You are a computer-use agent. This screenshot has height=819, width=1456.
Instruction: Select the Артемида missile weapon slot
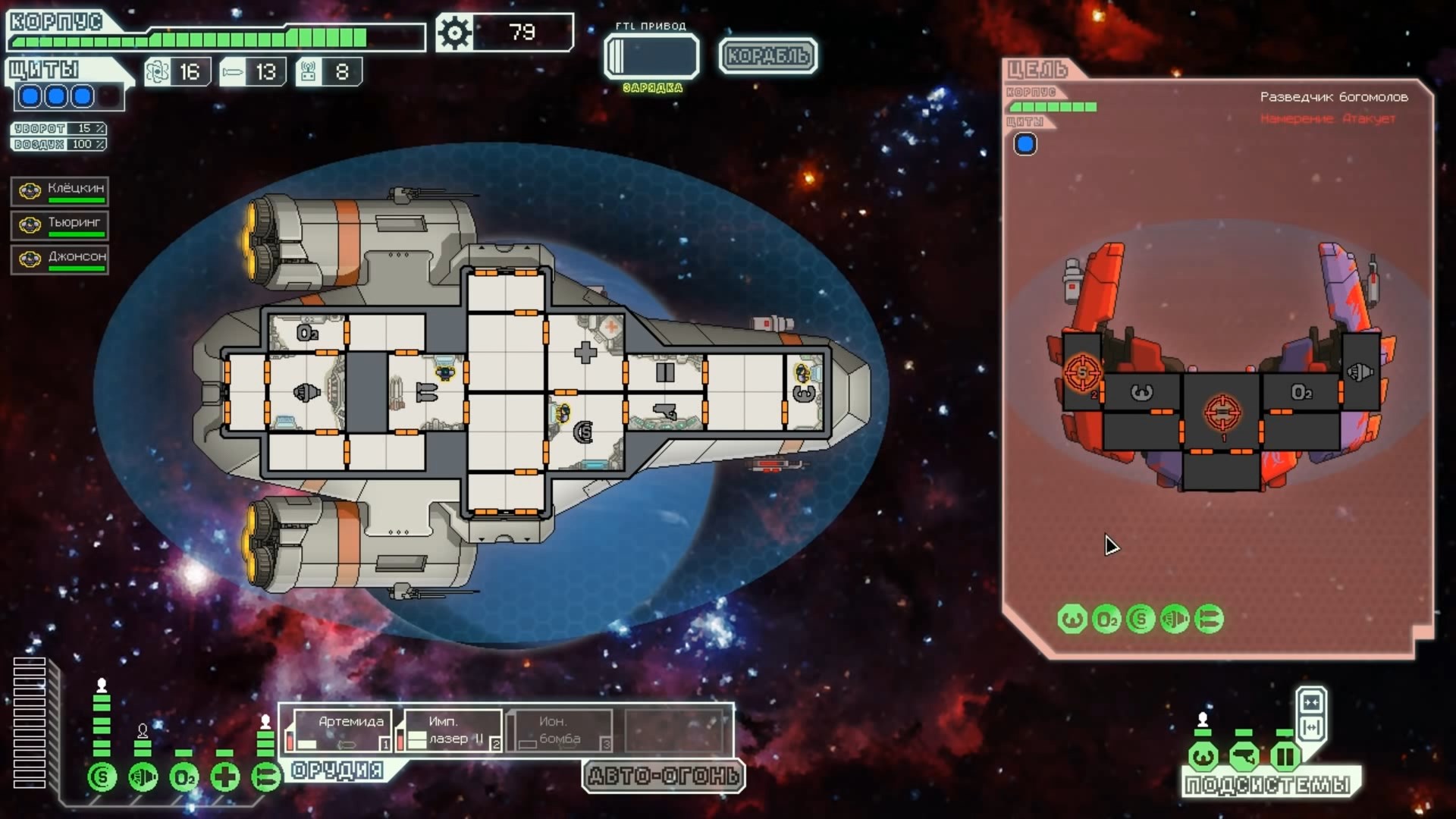pos(338,730)
